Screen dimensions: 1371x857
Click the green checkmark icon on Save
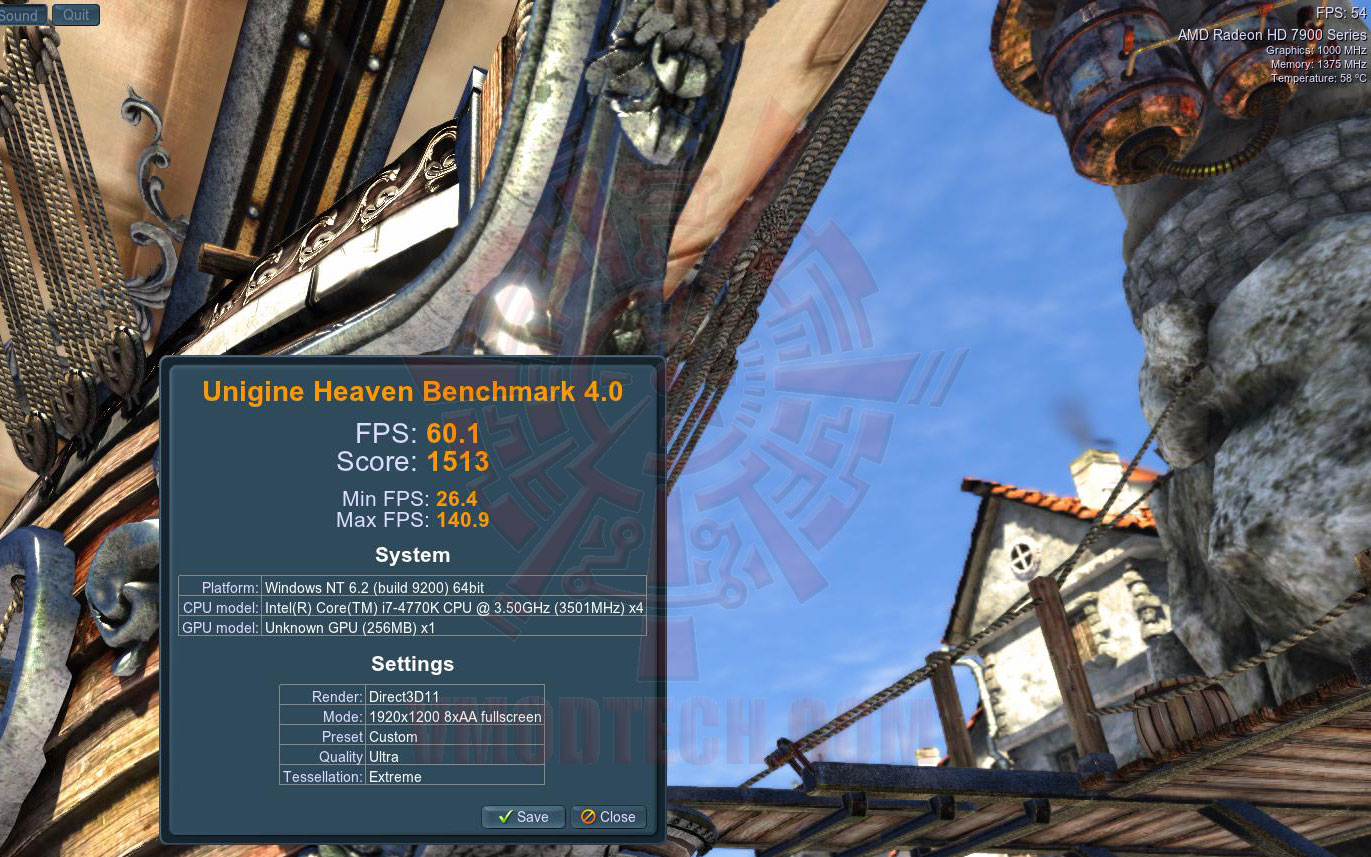[x=503, y=817]
